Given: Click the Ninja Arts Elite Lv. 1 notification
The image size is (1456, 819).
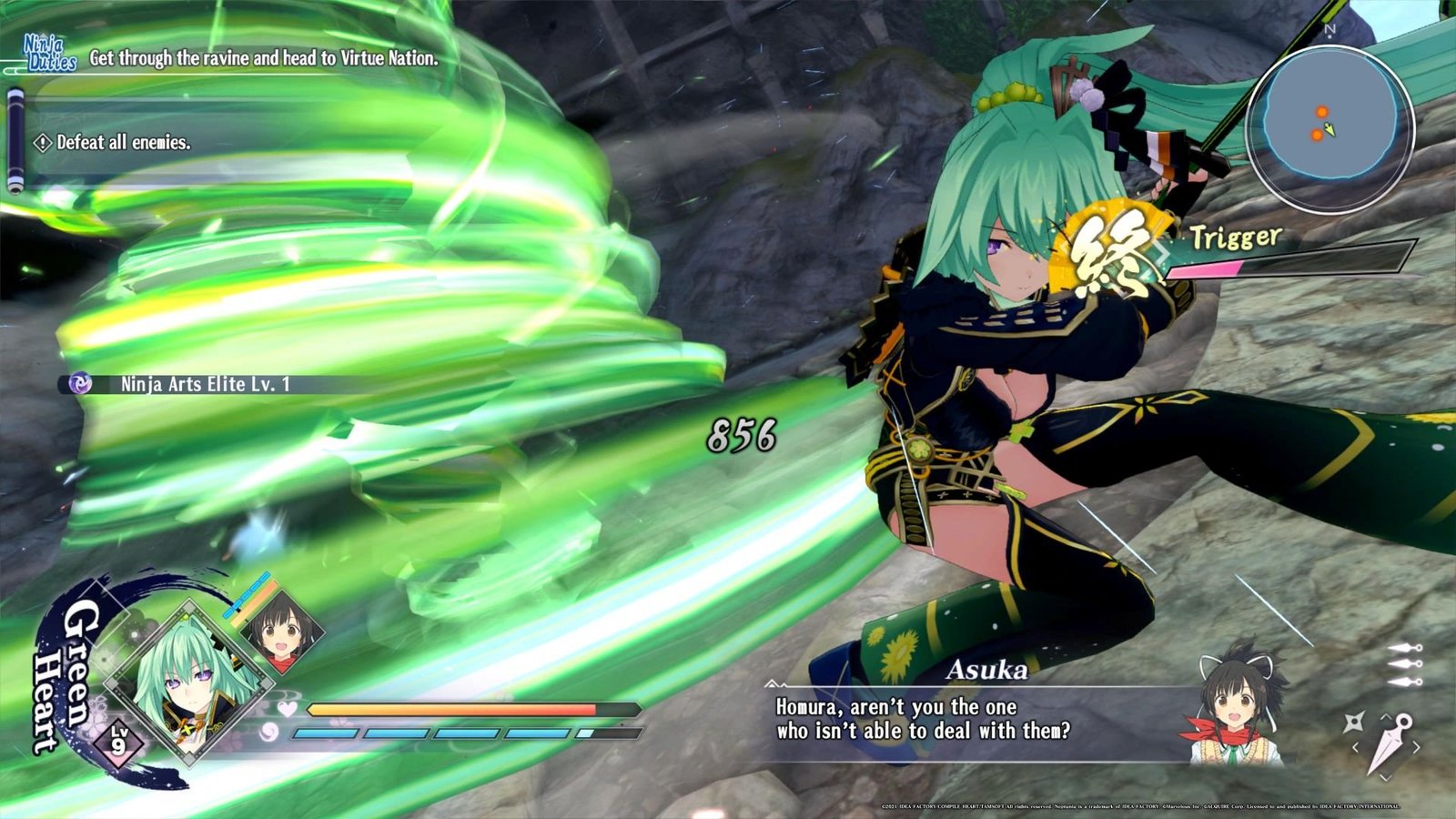Looking at the screenshot, I should click(205, 384).
